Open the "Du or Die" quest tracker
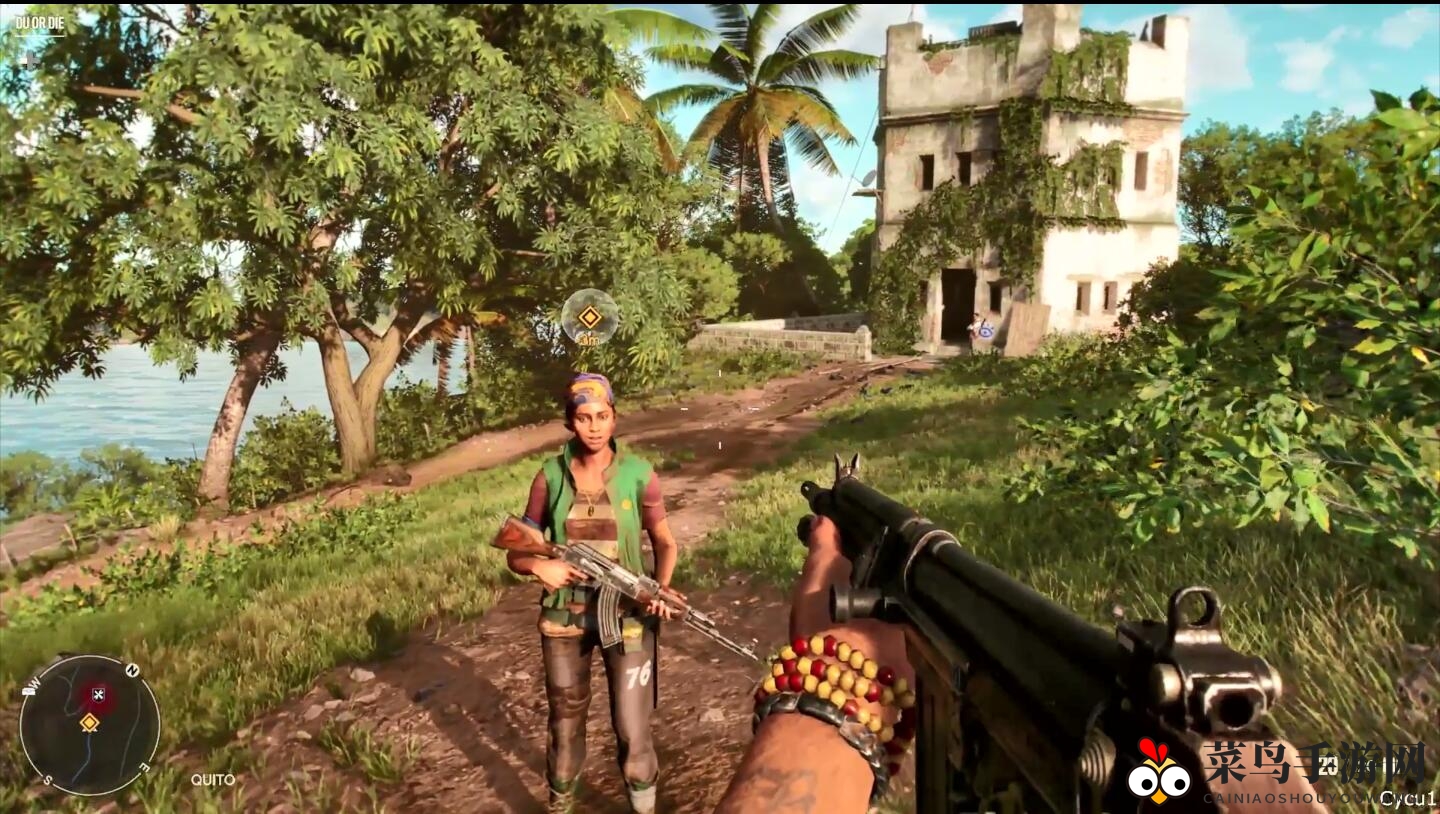Viewport: 1440px width, 814px height. pos(39,21)
